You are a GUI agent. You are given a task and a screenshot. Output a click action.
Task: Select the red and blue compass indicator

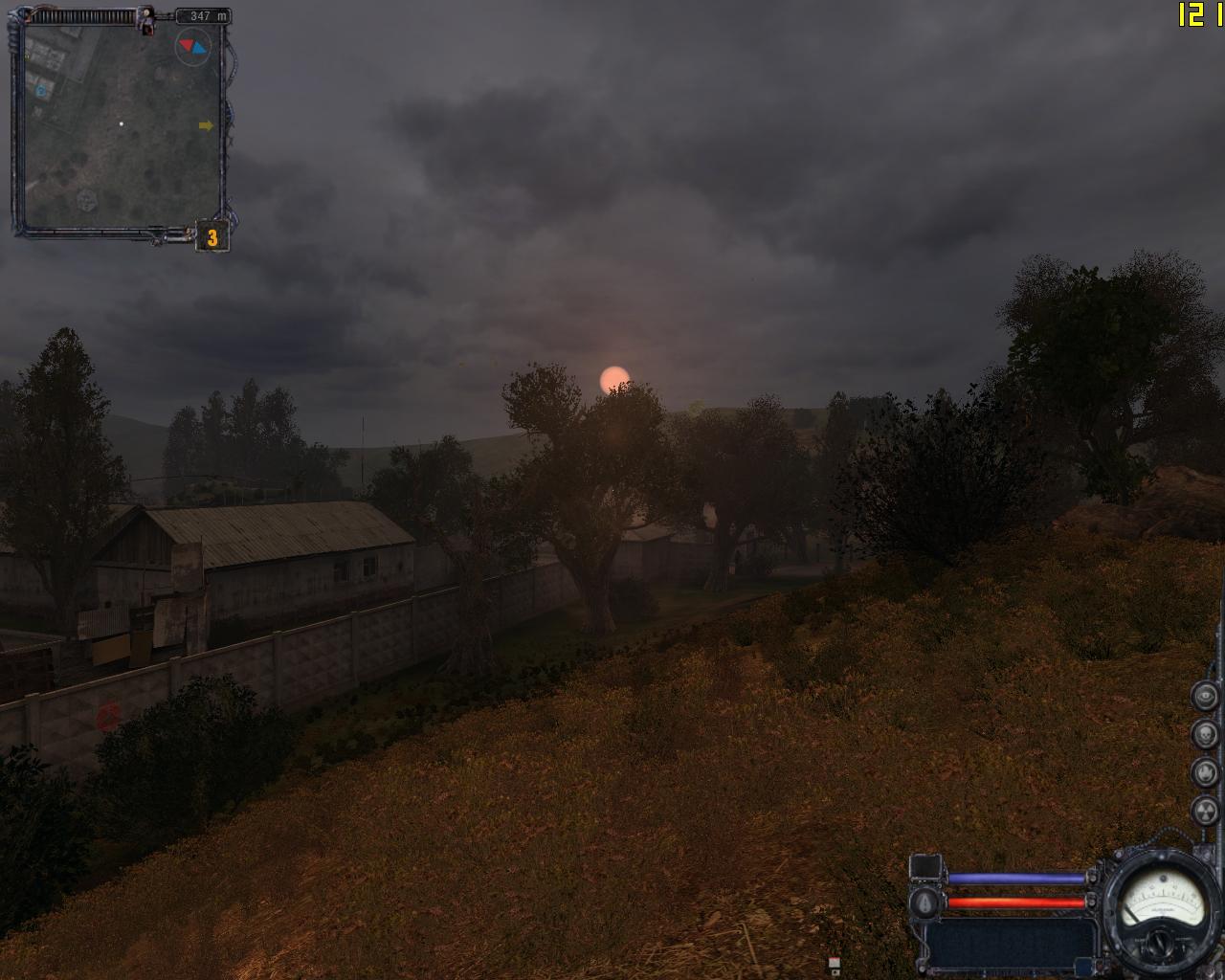click(192, 46)
